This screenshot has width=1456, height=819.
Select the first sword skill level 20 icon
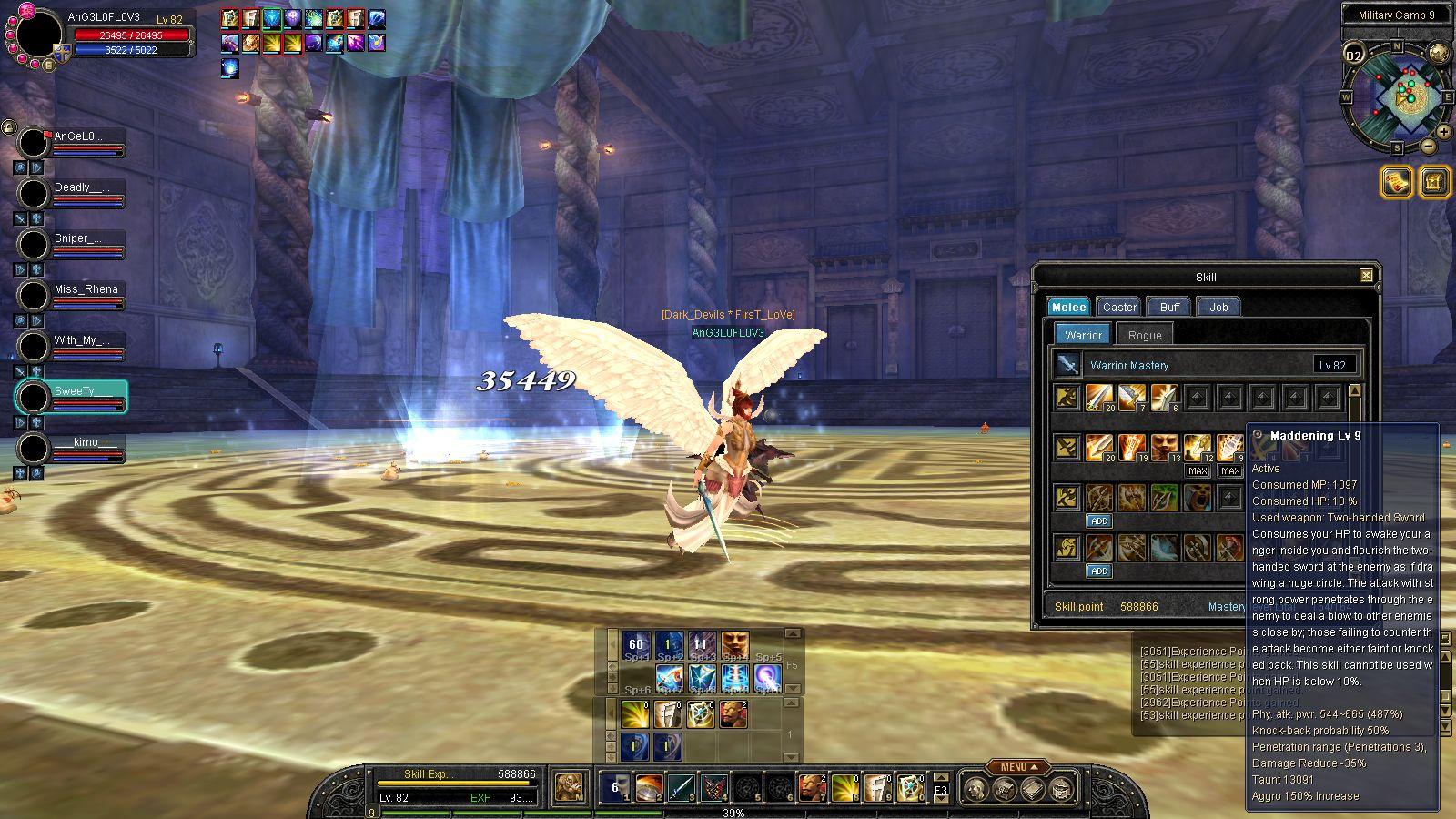pyautogui.click(x=1099, y=397)
